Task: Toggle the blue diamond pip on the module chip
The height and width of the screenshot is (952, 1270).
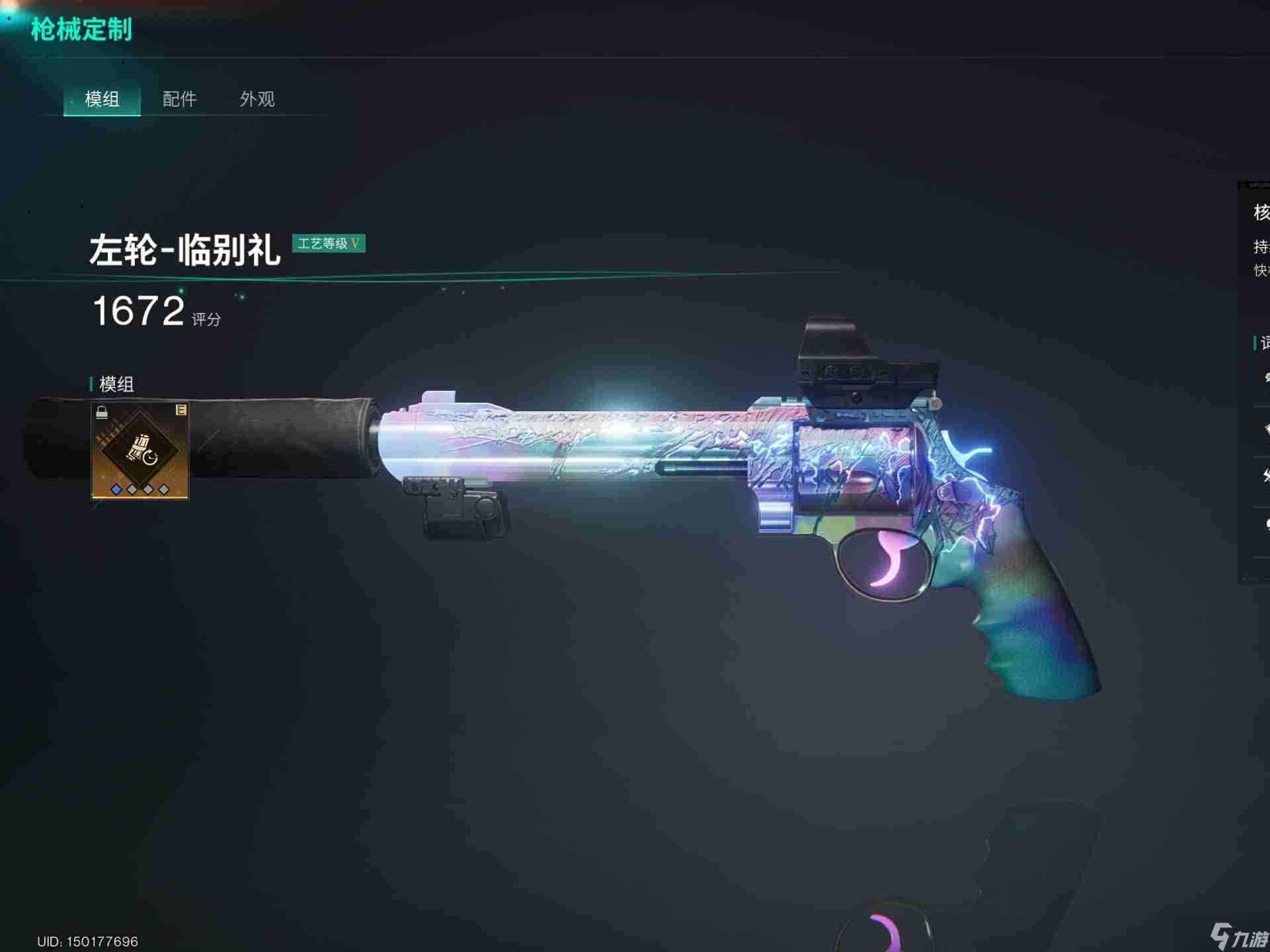Action: 116,491
